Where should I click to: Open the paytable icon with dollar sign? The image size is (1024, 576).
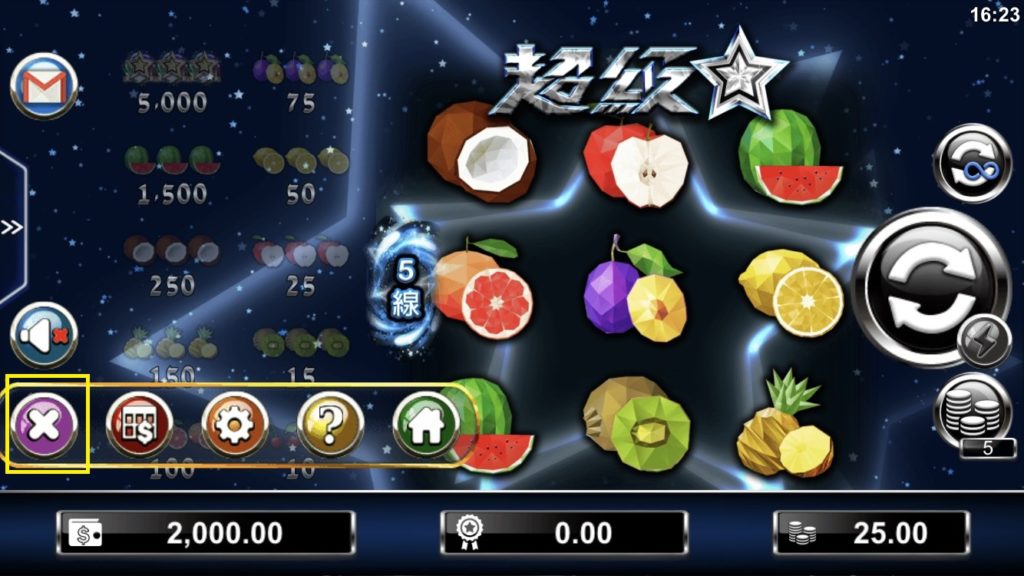[139, 424]
